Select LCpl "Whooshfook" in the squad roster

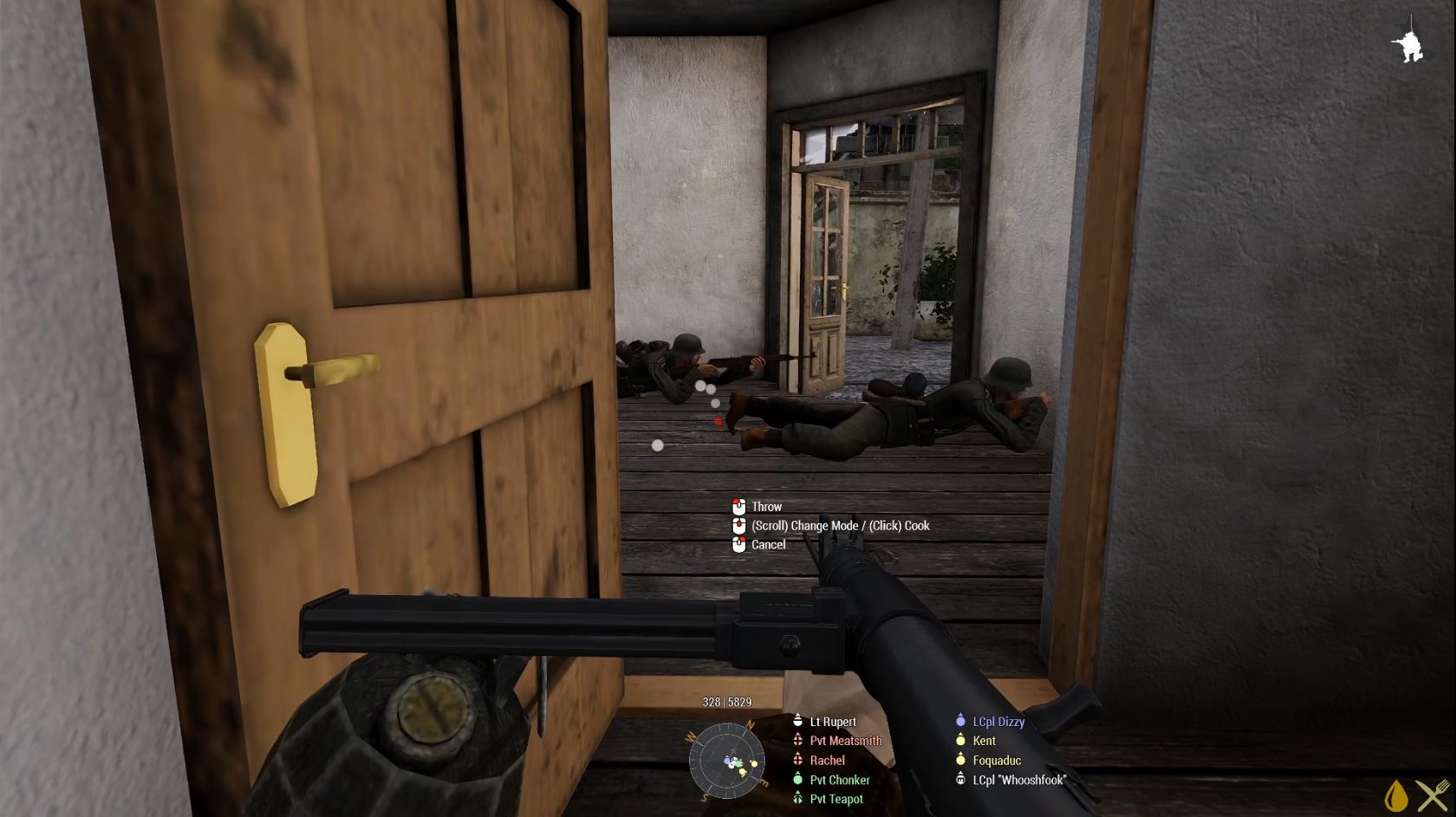tap(1018, 780)
